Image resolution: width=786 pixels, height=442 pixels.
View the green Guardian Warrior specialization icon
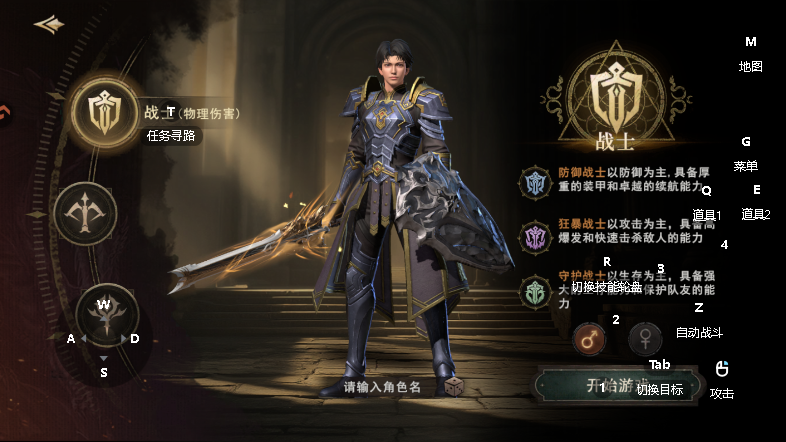pyautogui.click(x=535, y=291)
